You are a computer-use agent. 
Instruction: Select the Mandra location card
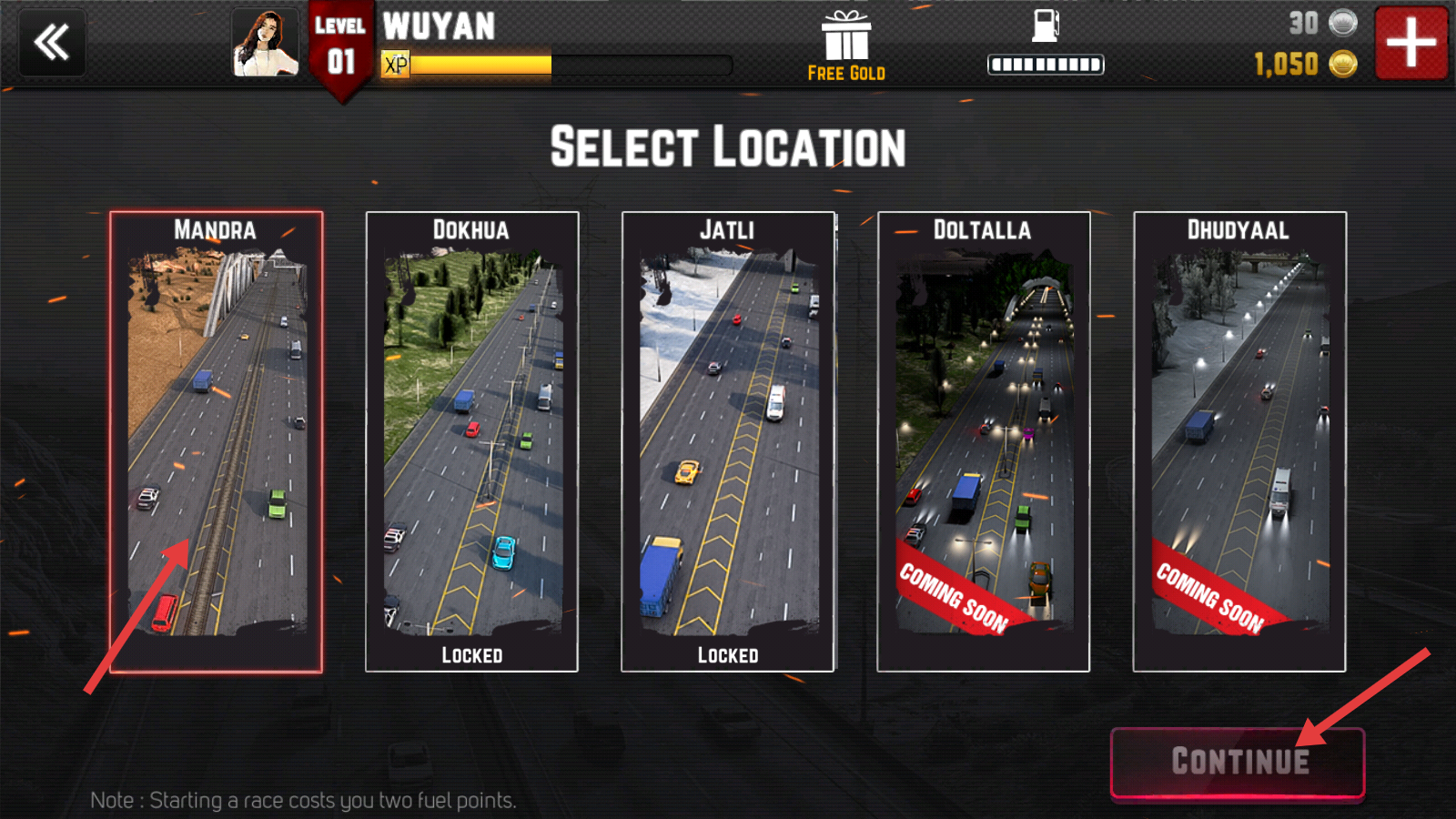[x=217, y=442]
